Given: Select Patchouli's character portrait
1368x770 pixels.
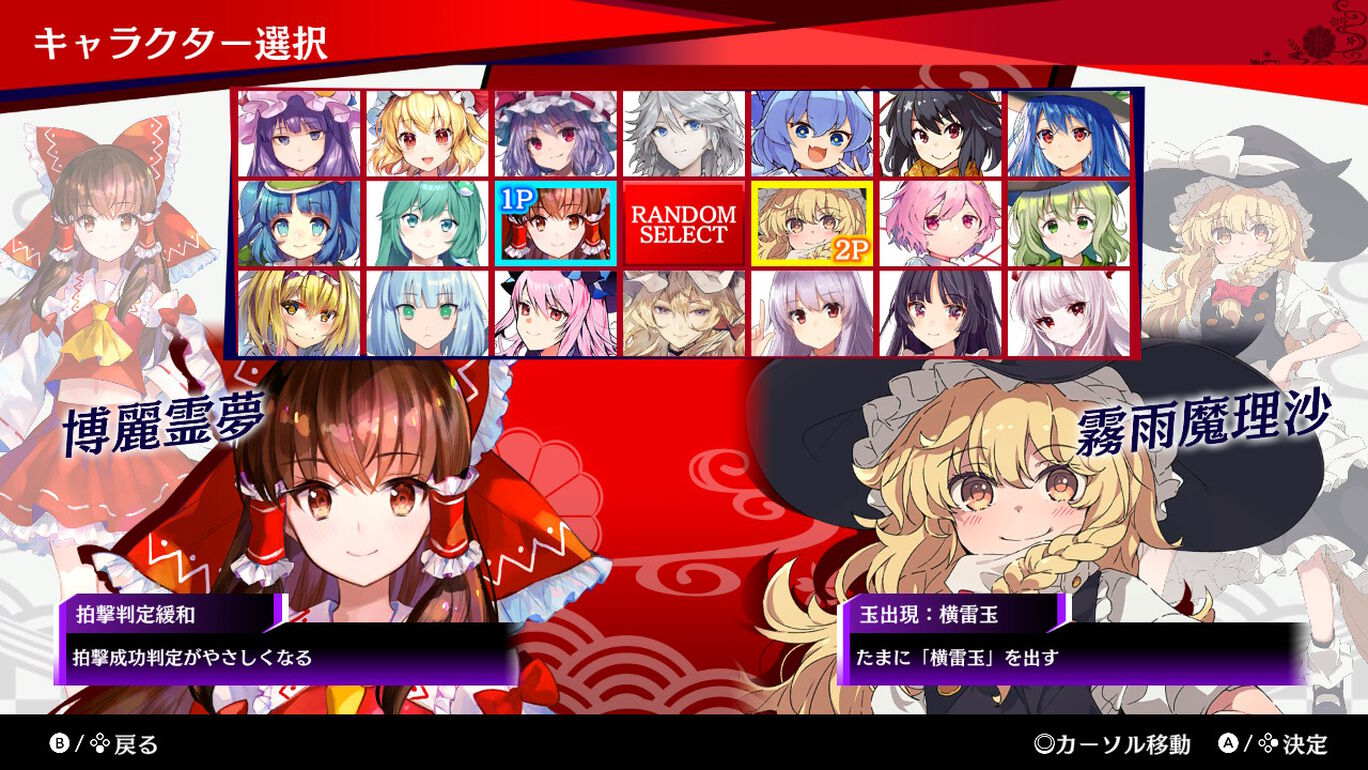Looking at the screenshot, I should pos(295,135).
